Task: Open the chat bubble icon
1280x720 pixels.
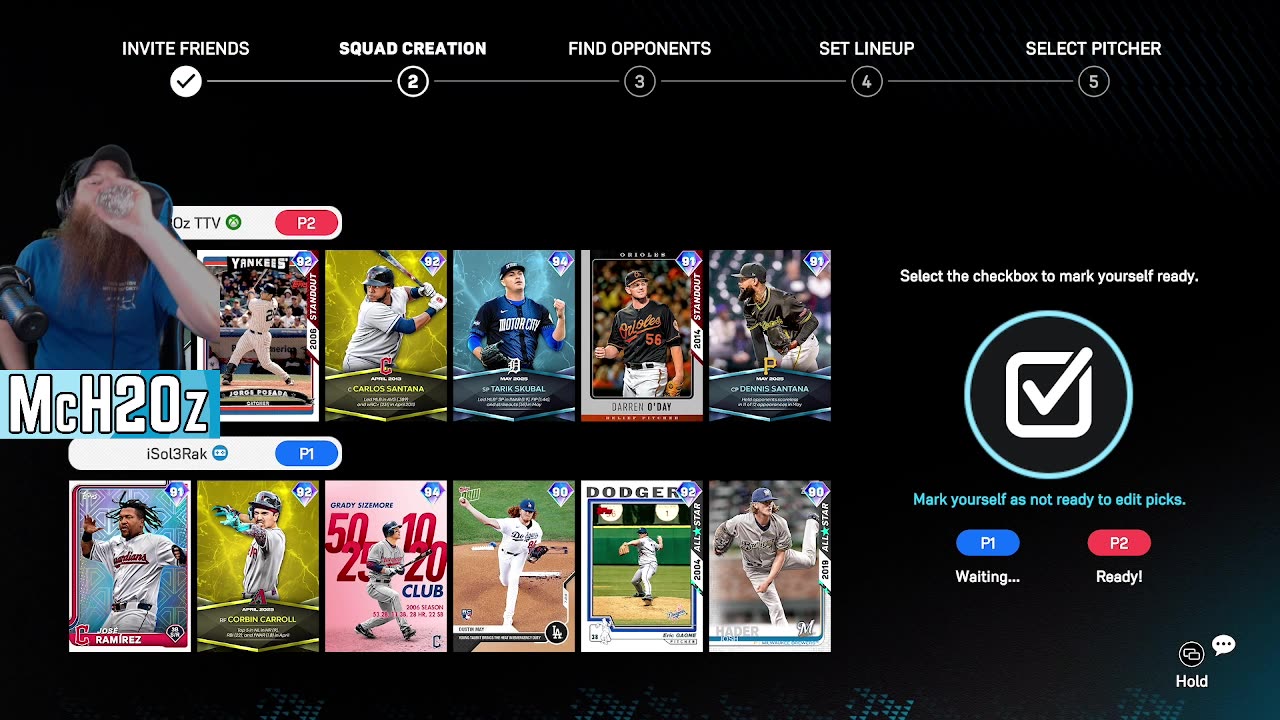Action: pos(1223,645)
